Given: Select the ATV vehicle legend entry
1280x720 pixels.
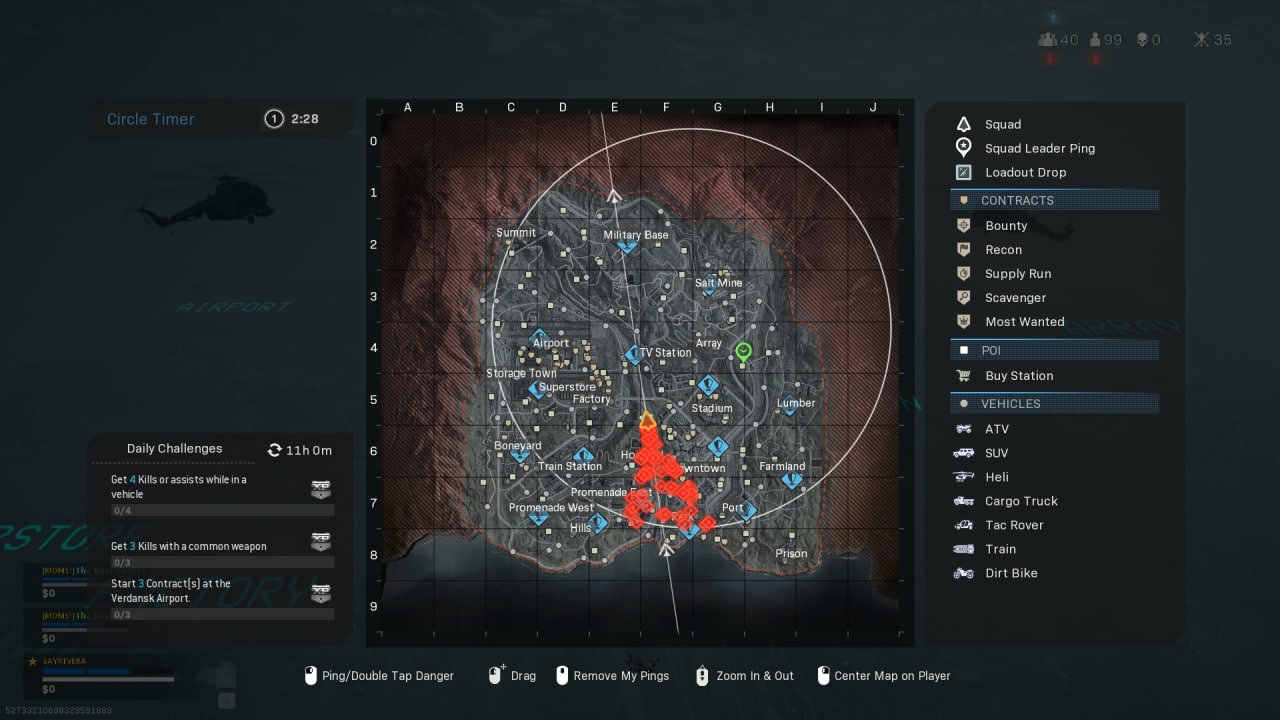Looking at the screenshot, I should pos(996,429).
